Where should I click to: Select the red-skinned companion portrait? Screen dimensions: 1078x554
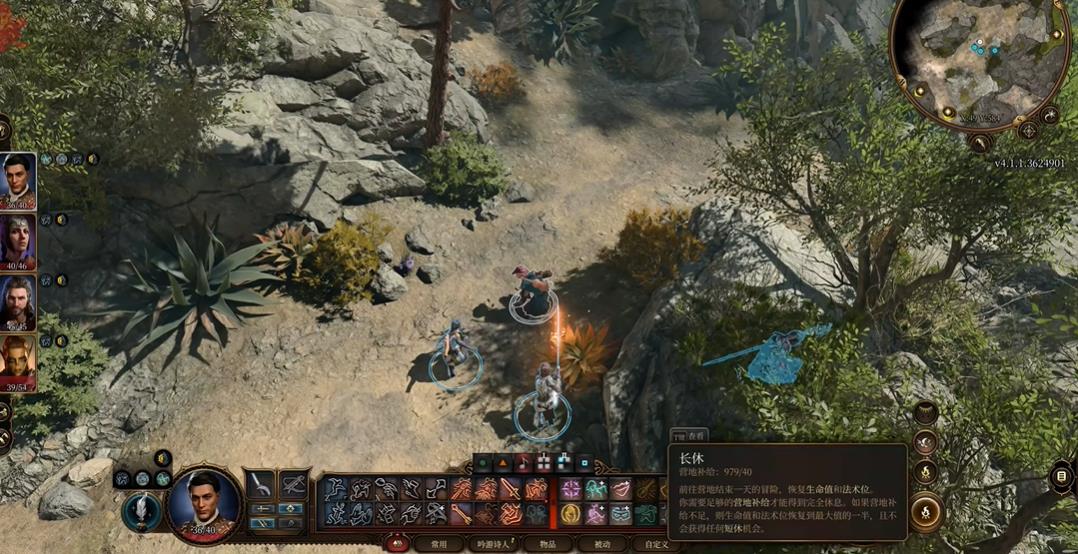tap(18, 361)
